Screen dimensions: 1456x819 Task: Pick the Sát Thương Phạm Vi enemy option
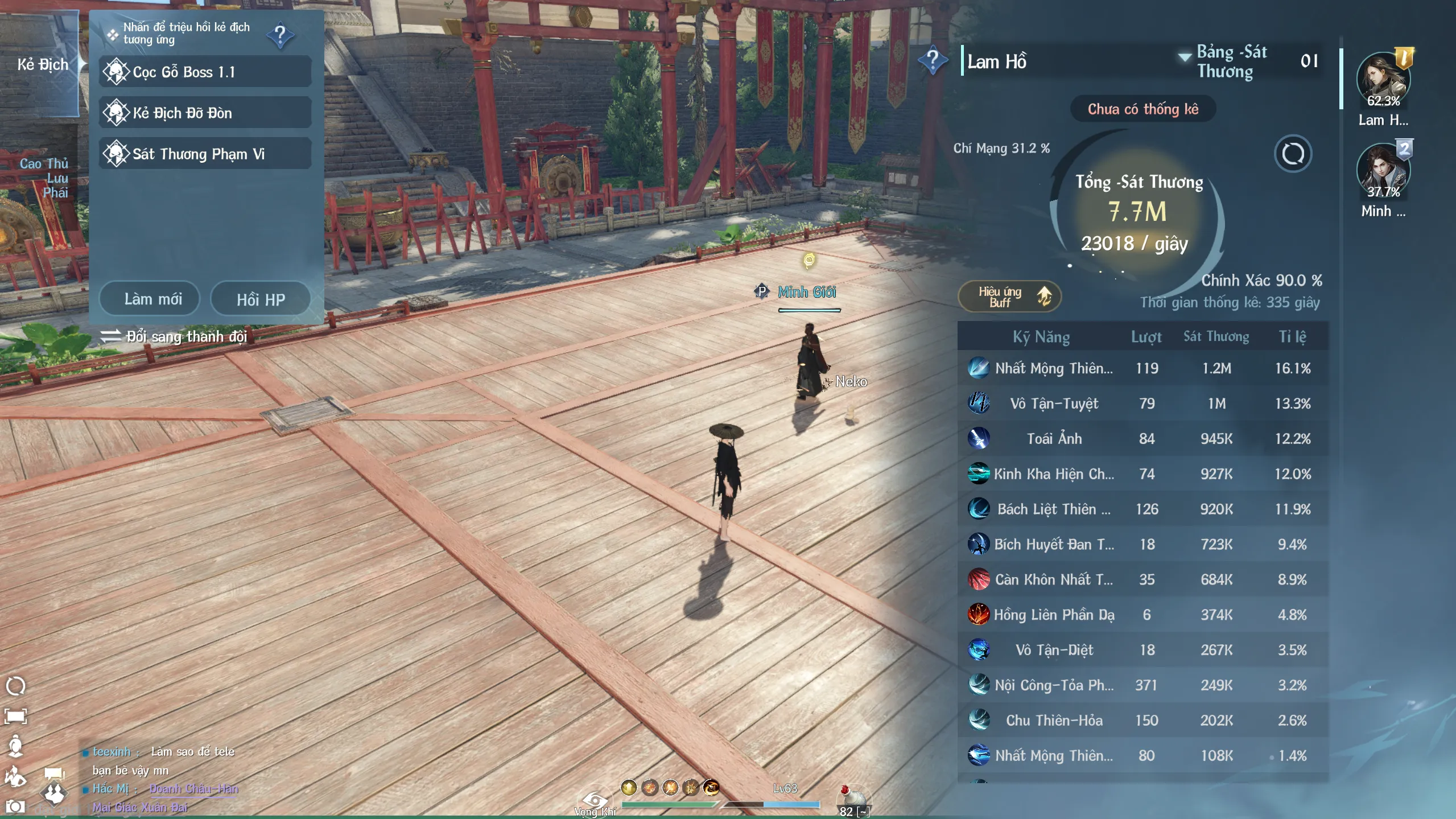pyautogui.click(x=205, y=154)
